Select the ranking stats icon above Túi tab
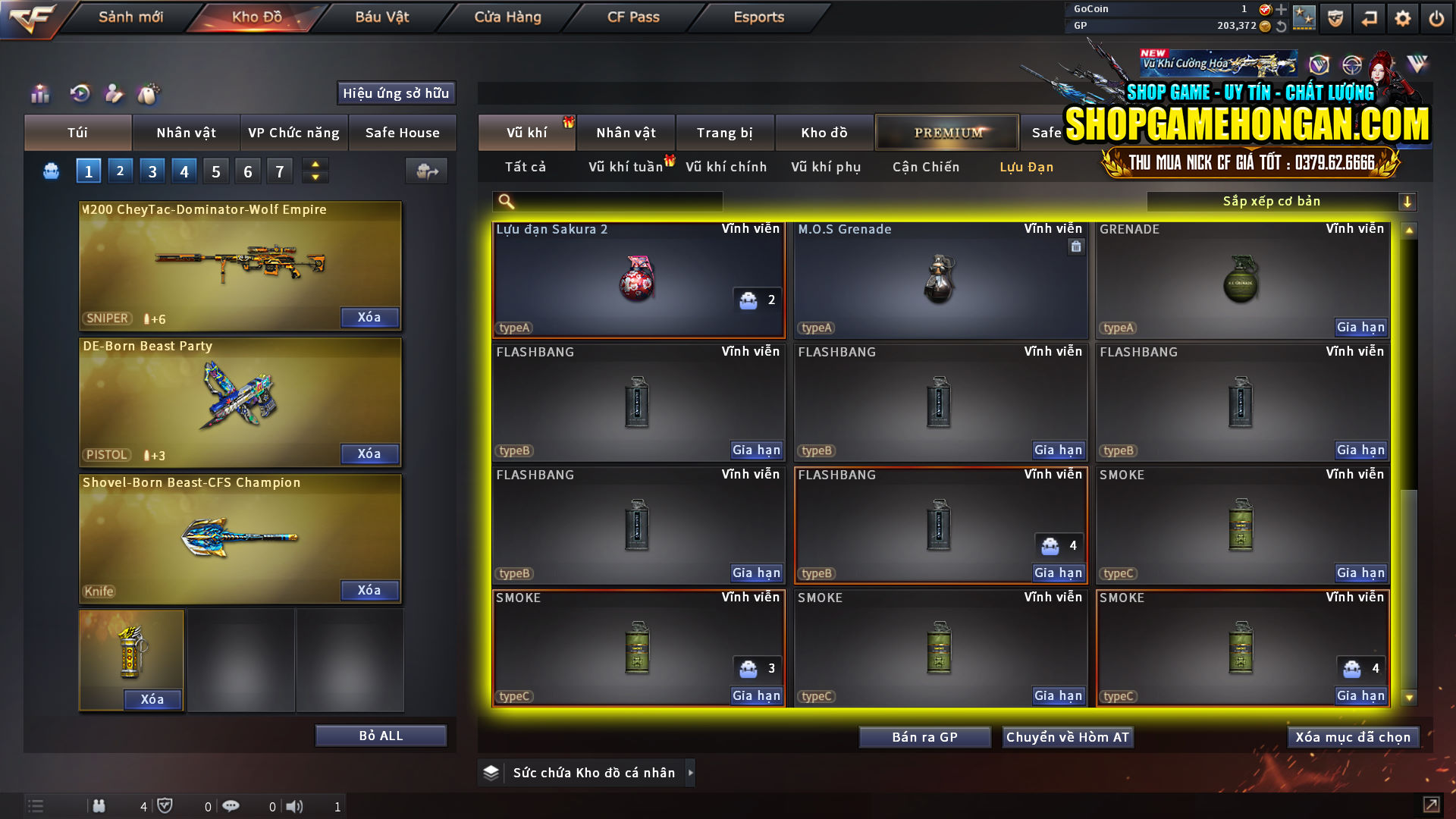The image size is (1456, 819). 39,93
